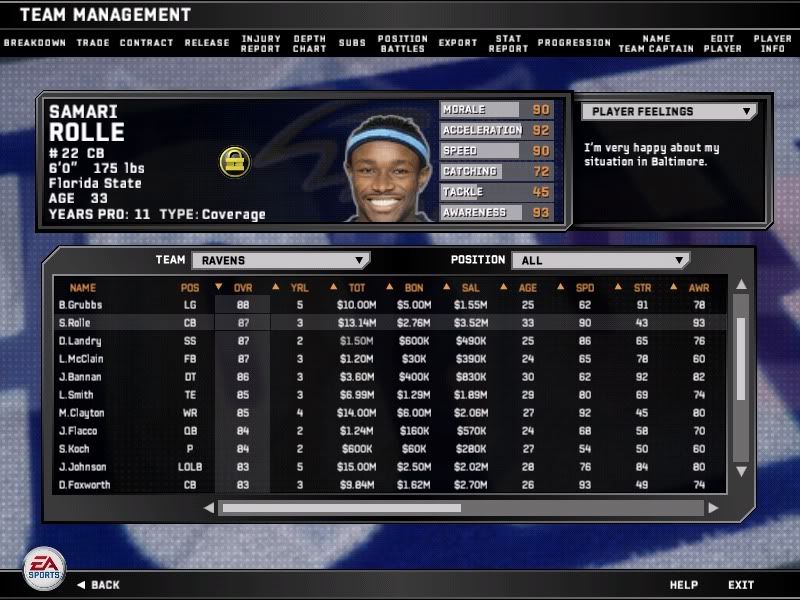Sort roster by the OVR column
Image resolution: width=800 pixels, height=600 pixels.
pyautogui.click(x=243, y=288)
